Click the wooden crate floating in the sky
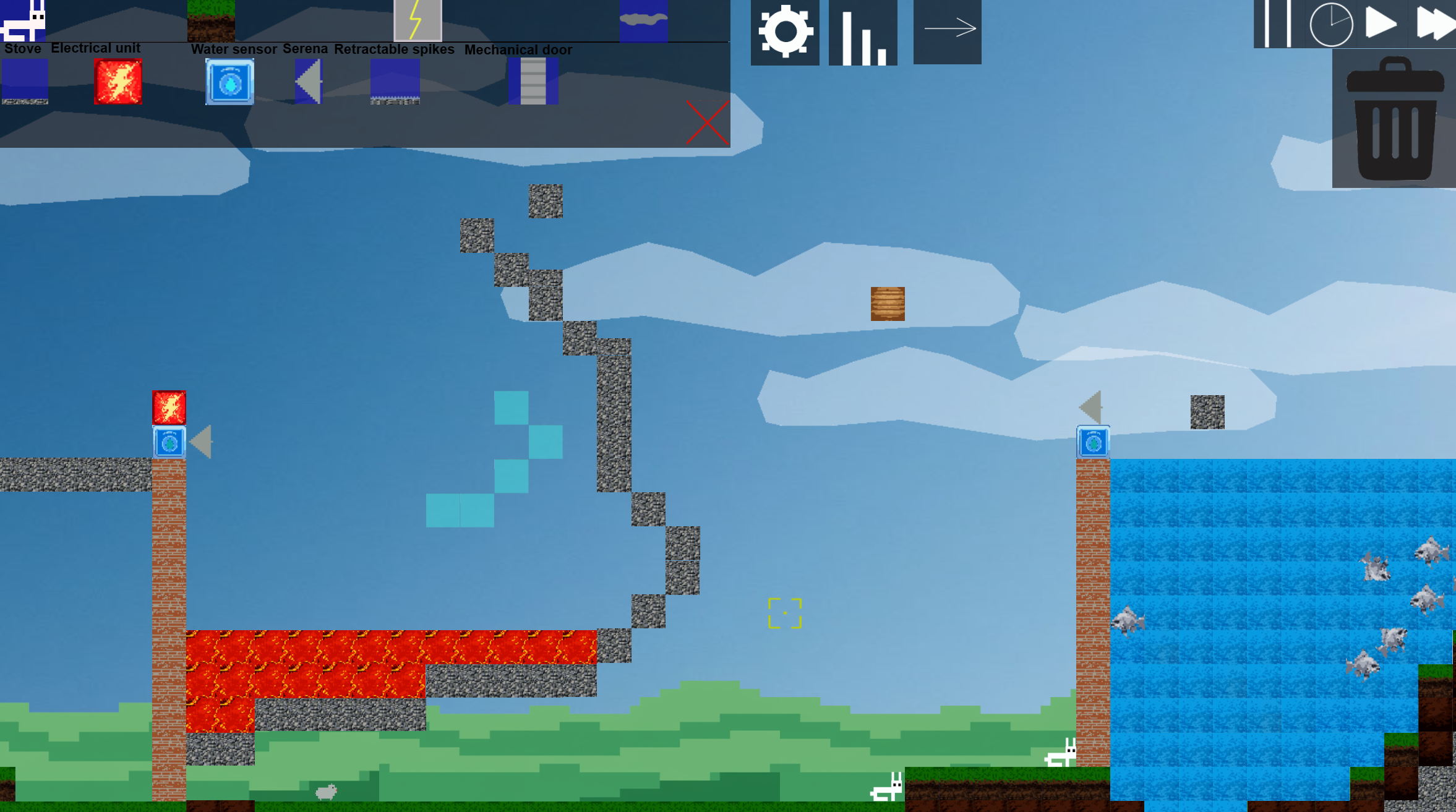Screen dimensions: 1456x812 888,303
